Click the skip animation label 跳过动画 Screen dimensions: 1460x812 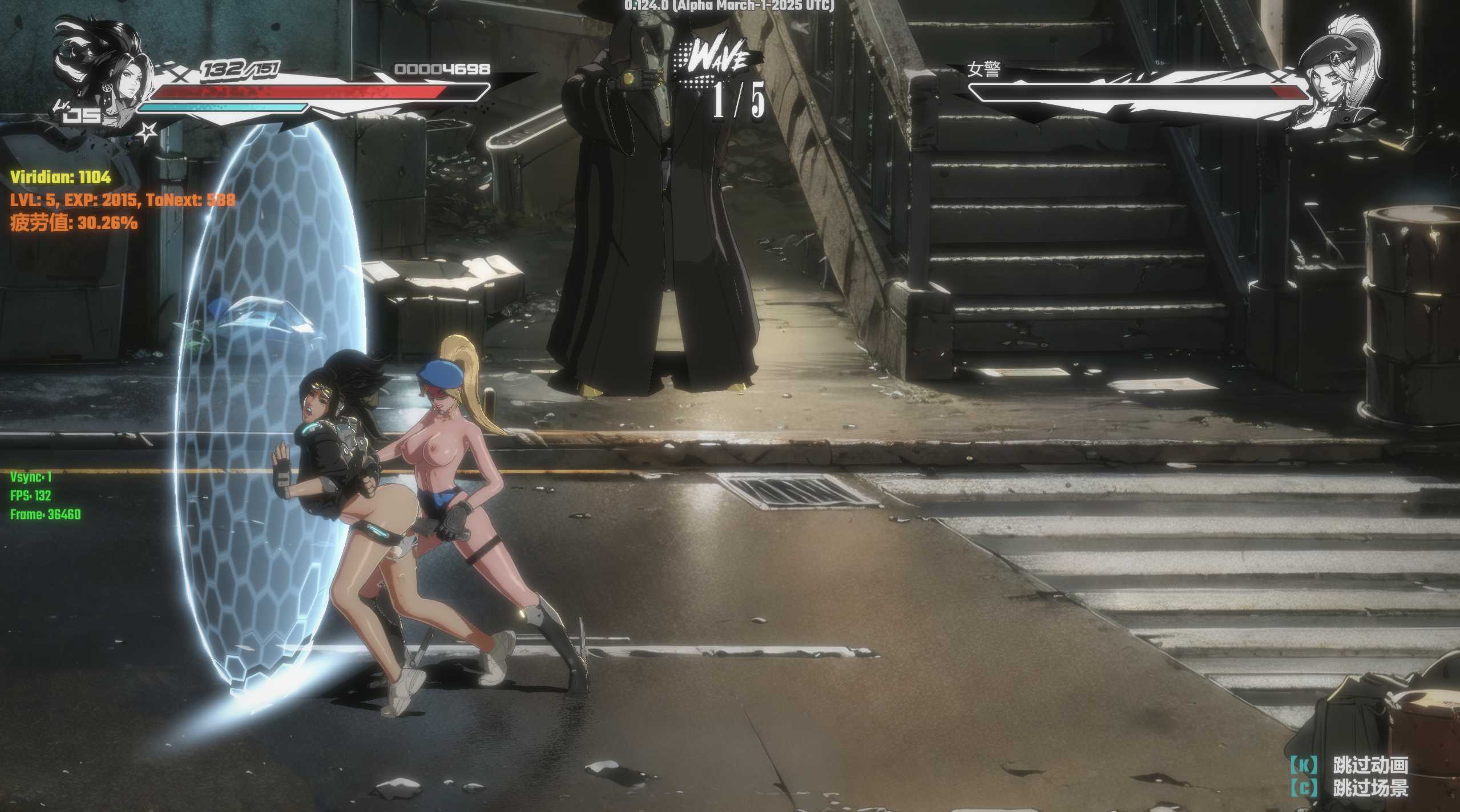point(1370,765)
